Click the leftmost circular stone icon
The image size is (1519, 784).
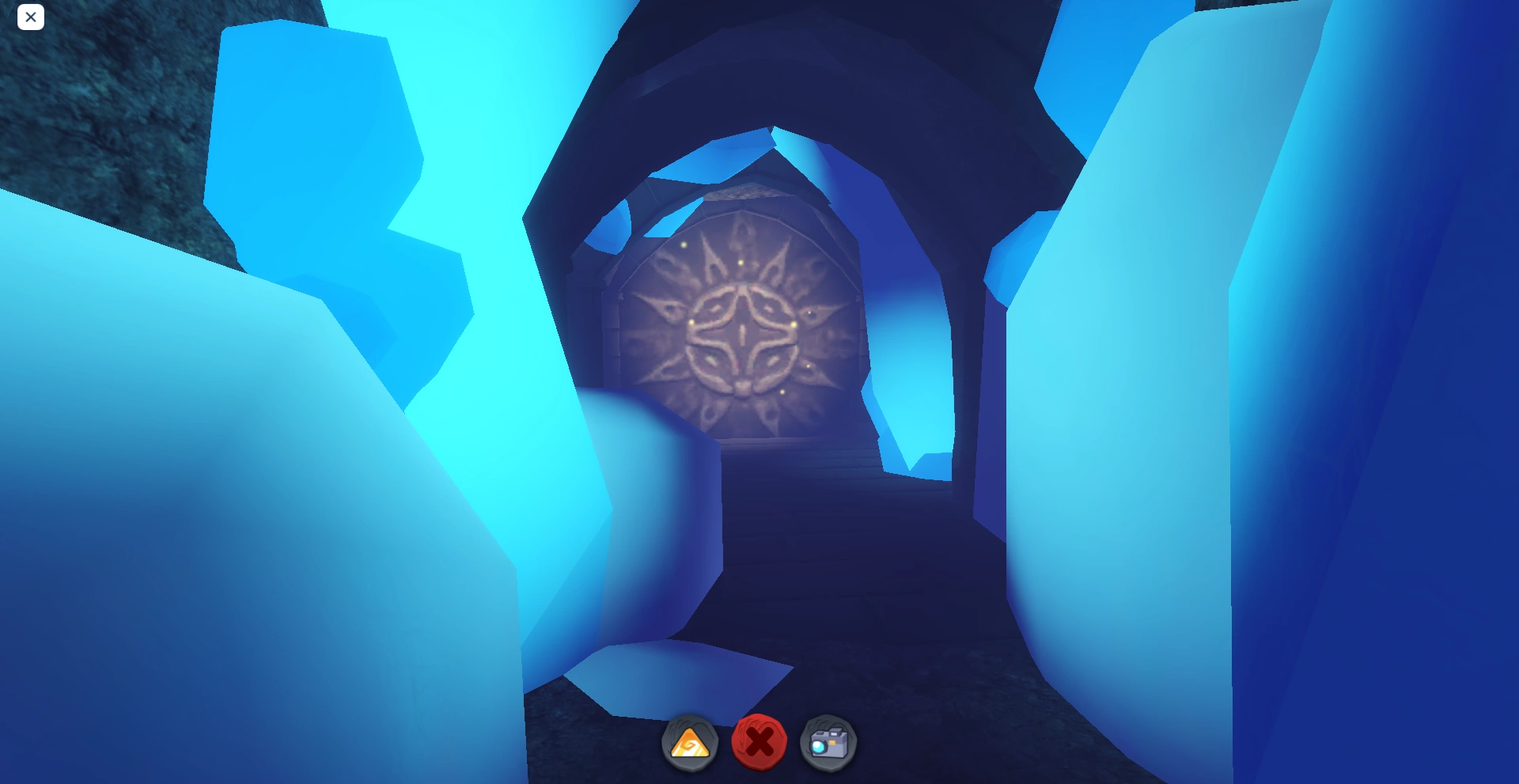tap(689, 742)
